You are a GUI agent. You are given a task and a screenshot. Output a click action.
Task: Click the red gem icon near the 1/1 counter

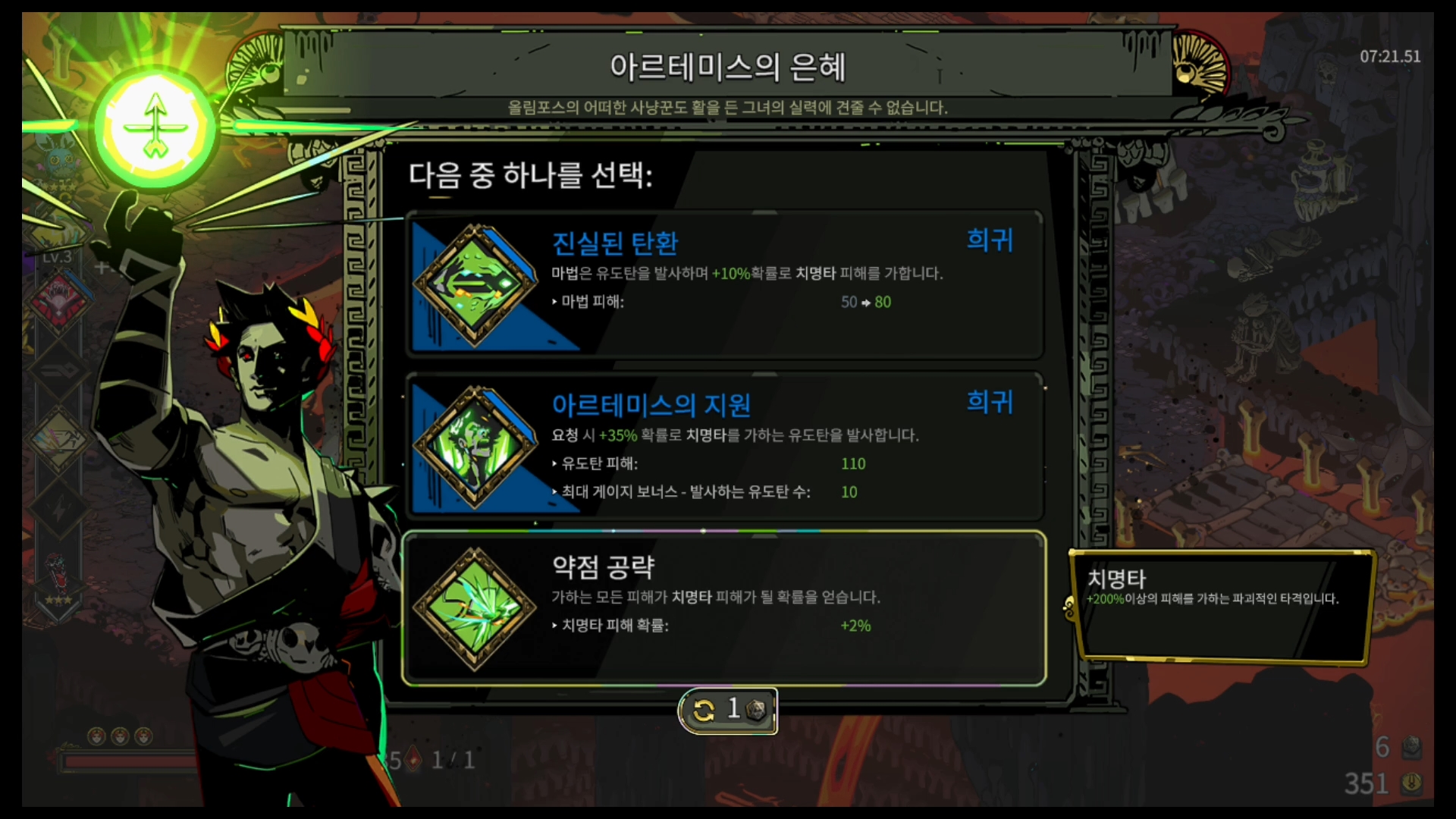(413, 759)
